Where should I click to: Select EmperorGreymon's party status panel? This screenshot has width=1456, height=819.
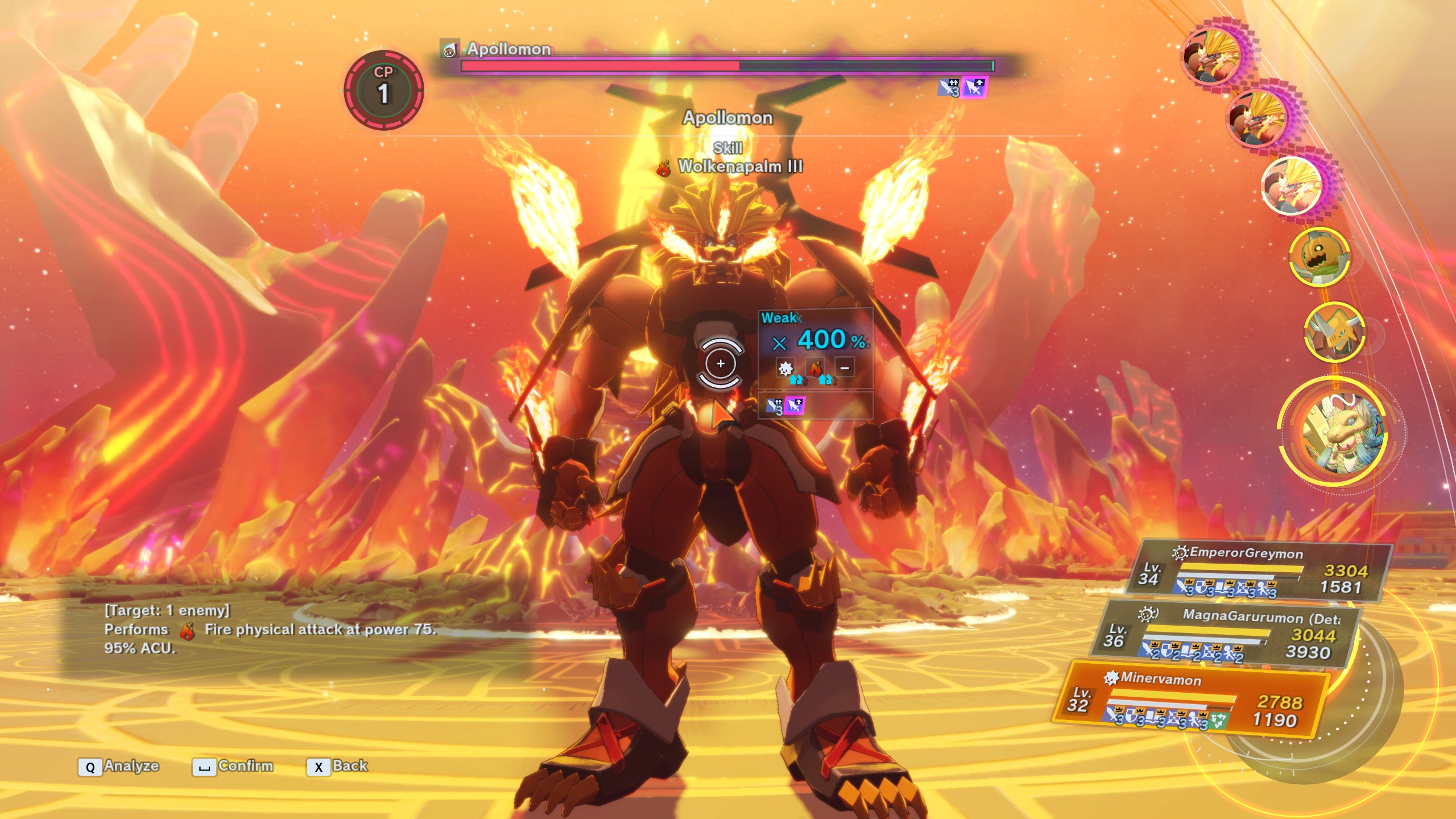coord(1260,573)
